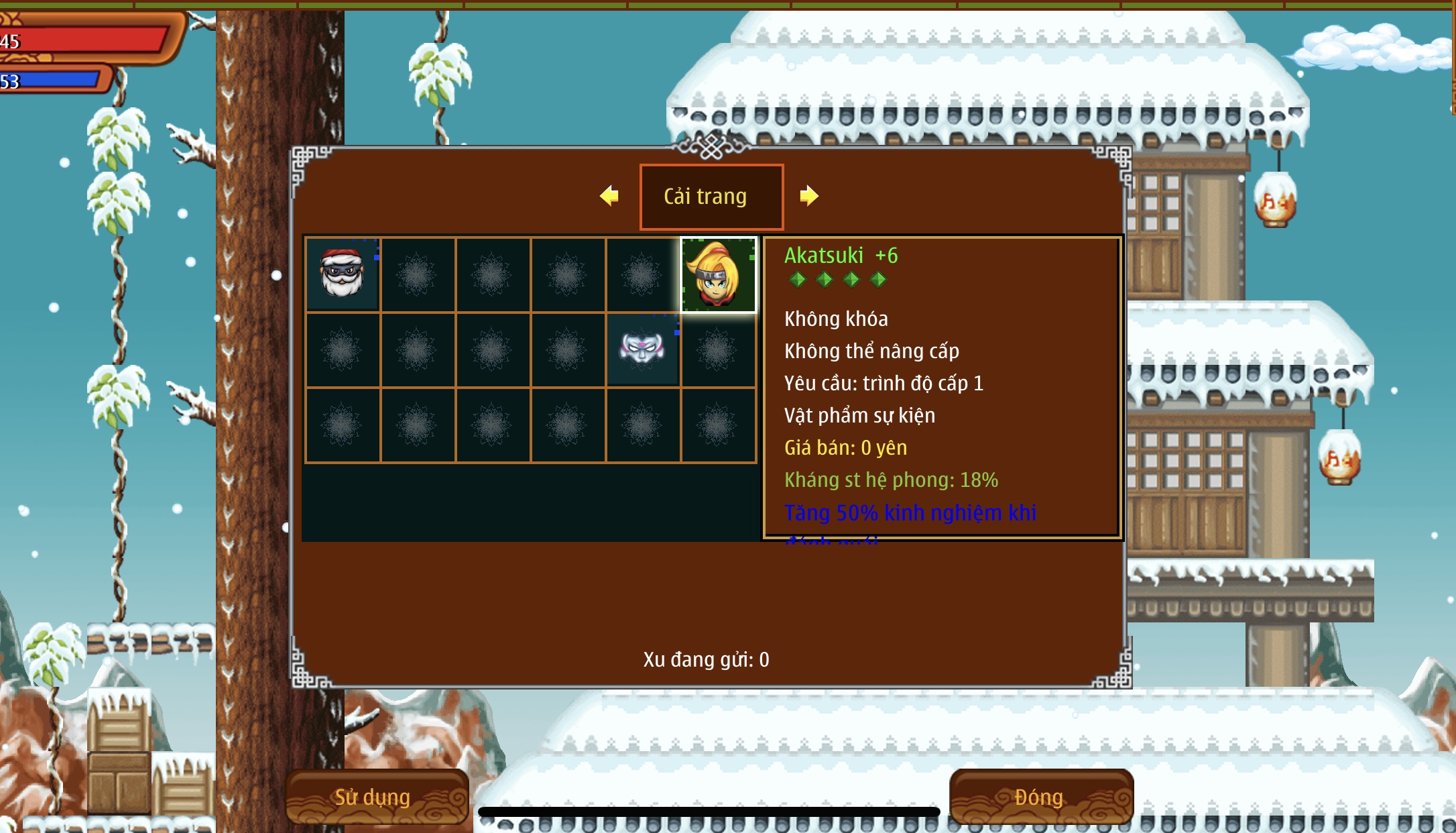Choose the Akatsuki blonde ninja disguise
Viewport: 1456px width, 833px height.
(718, 274)
